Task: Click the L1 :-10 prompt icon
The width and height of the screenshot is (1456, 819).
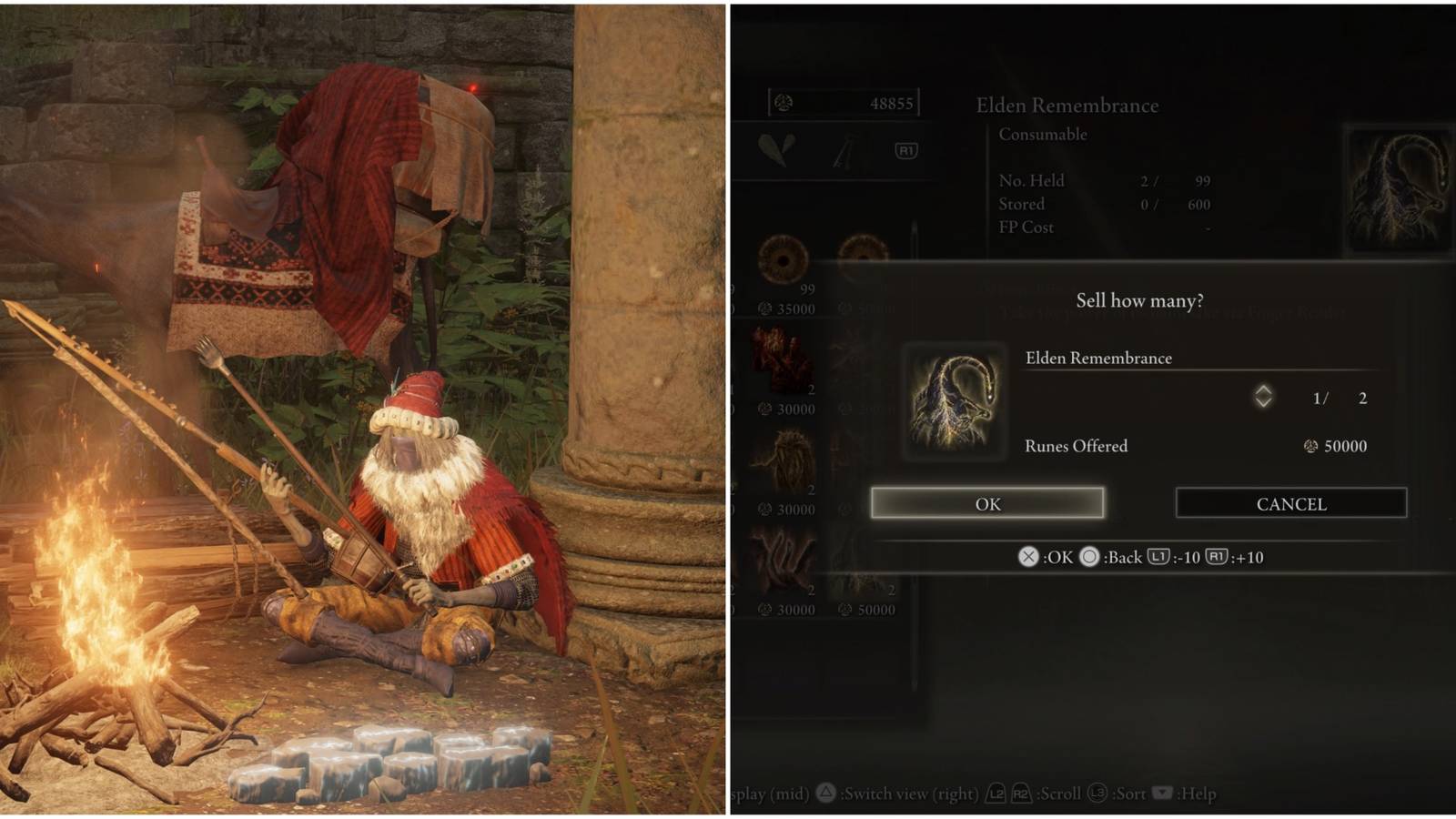Action: [x=1159, y=557]
